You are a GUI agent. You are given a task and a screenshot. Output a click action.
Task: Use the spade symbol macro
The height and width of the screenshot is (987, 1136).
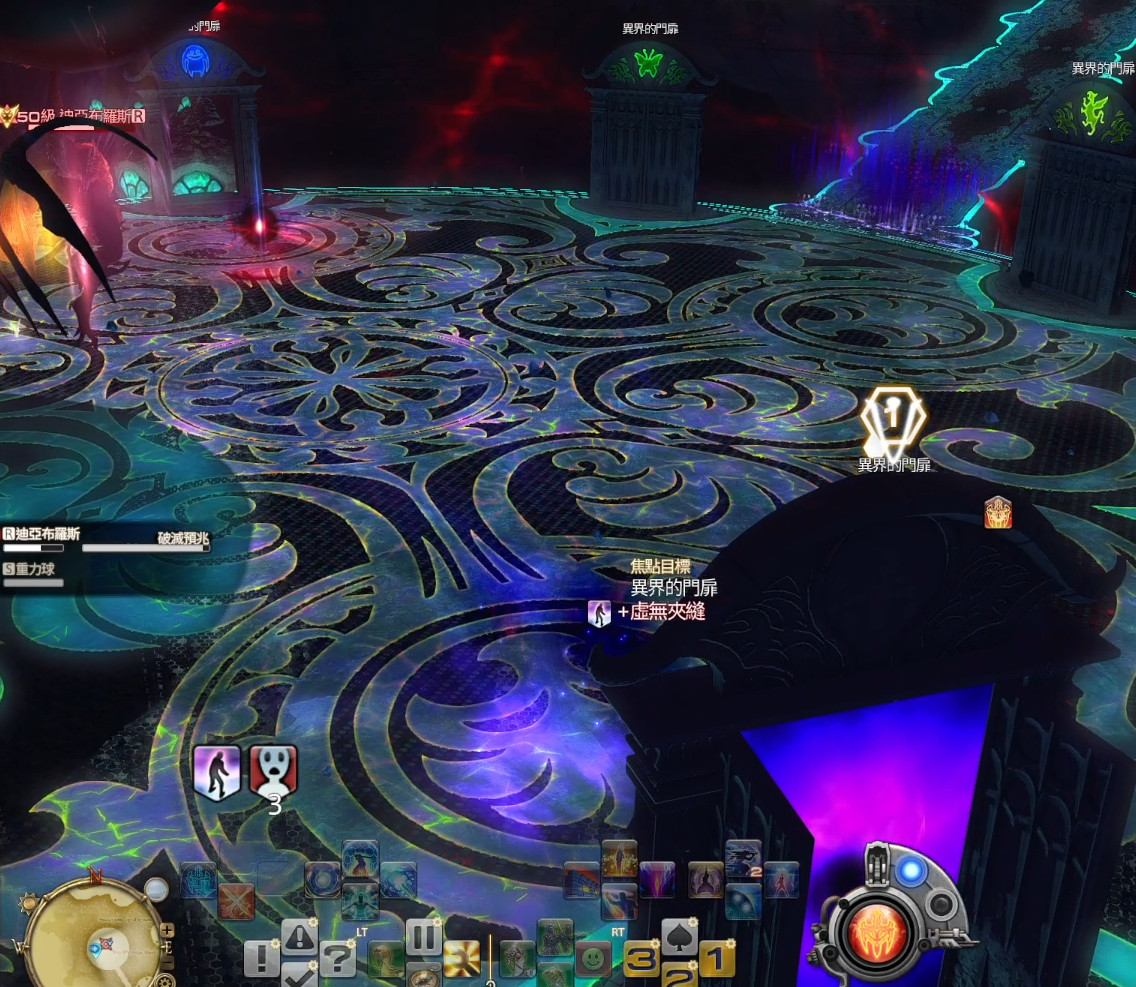pyautogui.click(x=679, y=937)
